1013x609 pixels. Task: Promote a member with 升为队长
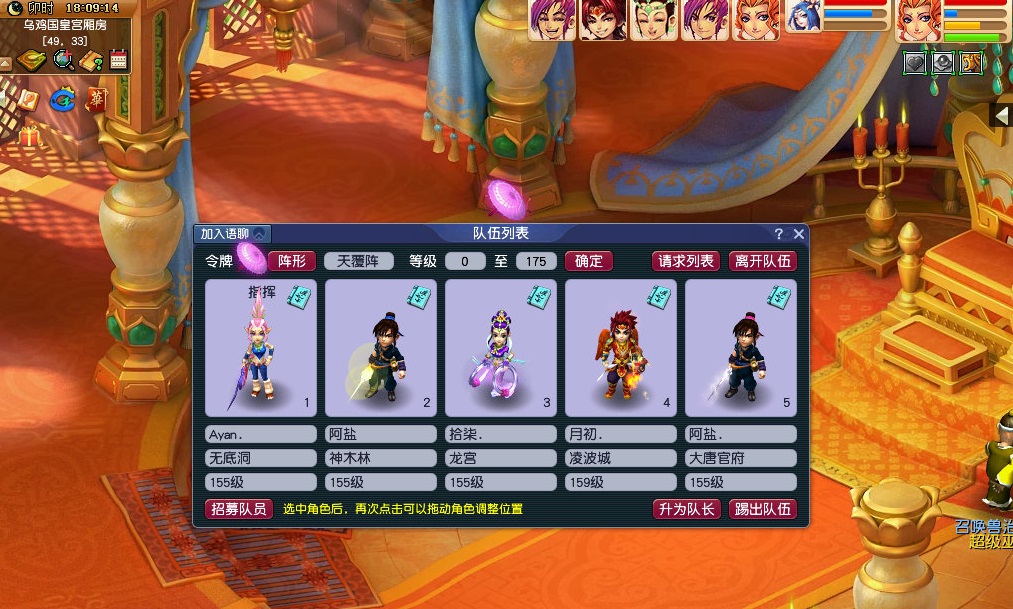coord(685,509)
